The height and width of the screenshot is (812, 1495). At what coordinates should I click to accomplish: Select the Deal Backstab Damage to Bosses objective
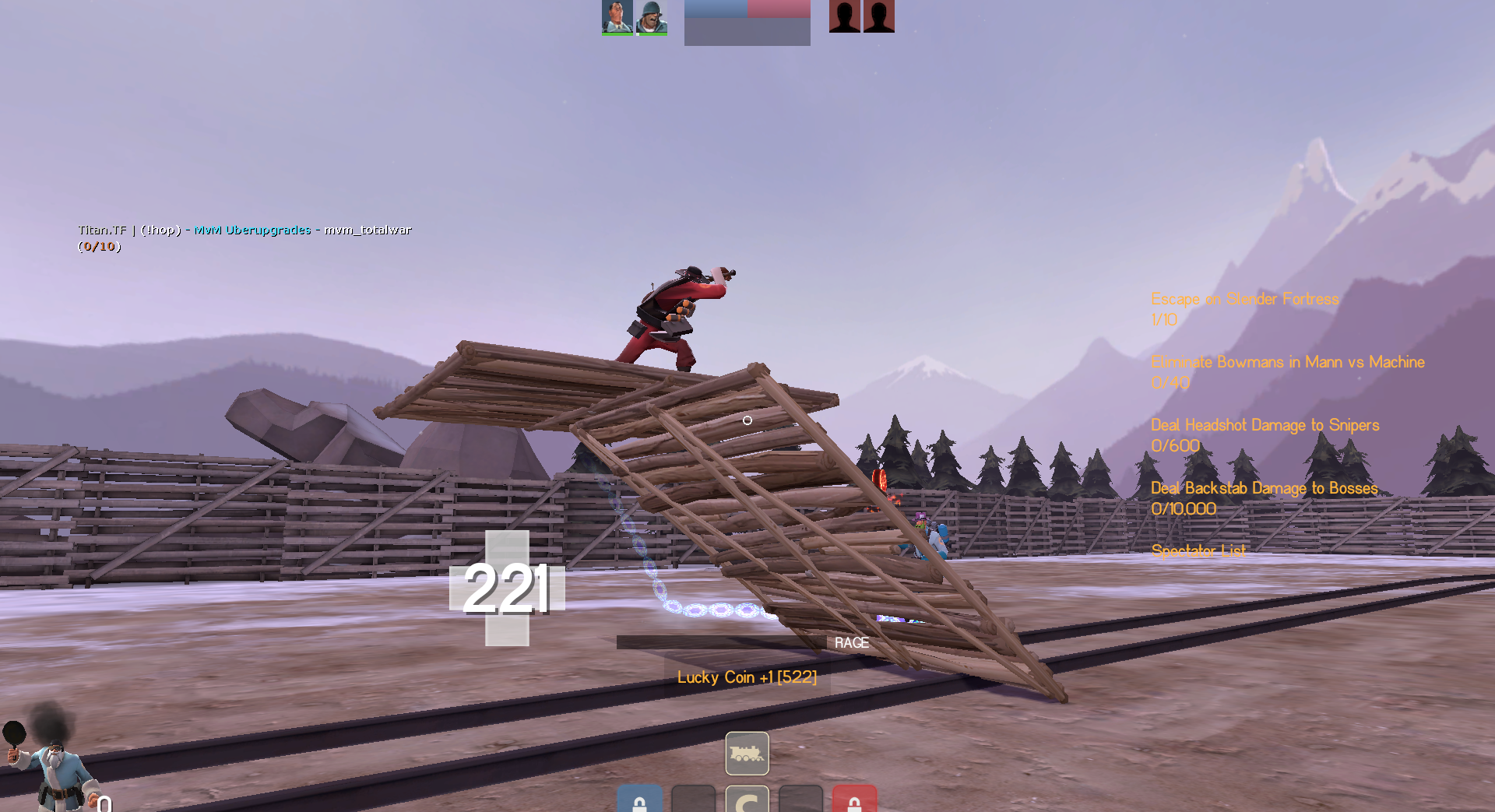1264,488
